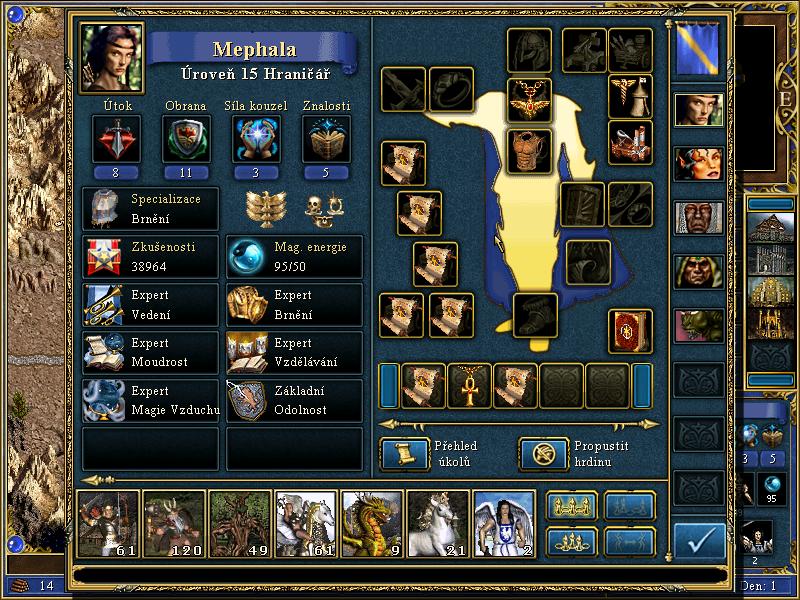Open Specializace Brnění info
Viewport: 800px width, 600px height.
tap(150, 208)
